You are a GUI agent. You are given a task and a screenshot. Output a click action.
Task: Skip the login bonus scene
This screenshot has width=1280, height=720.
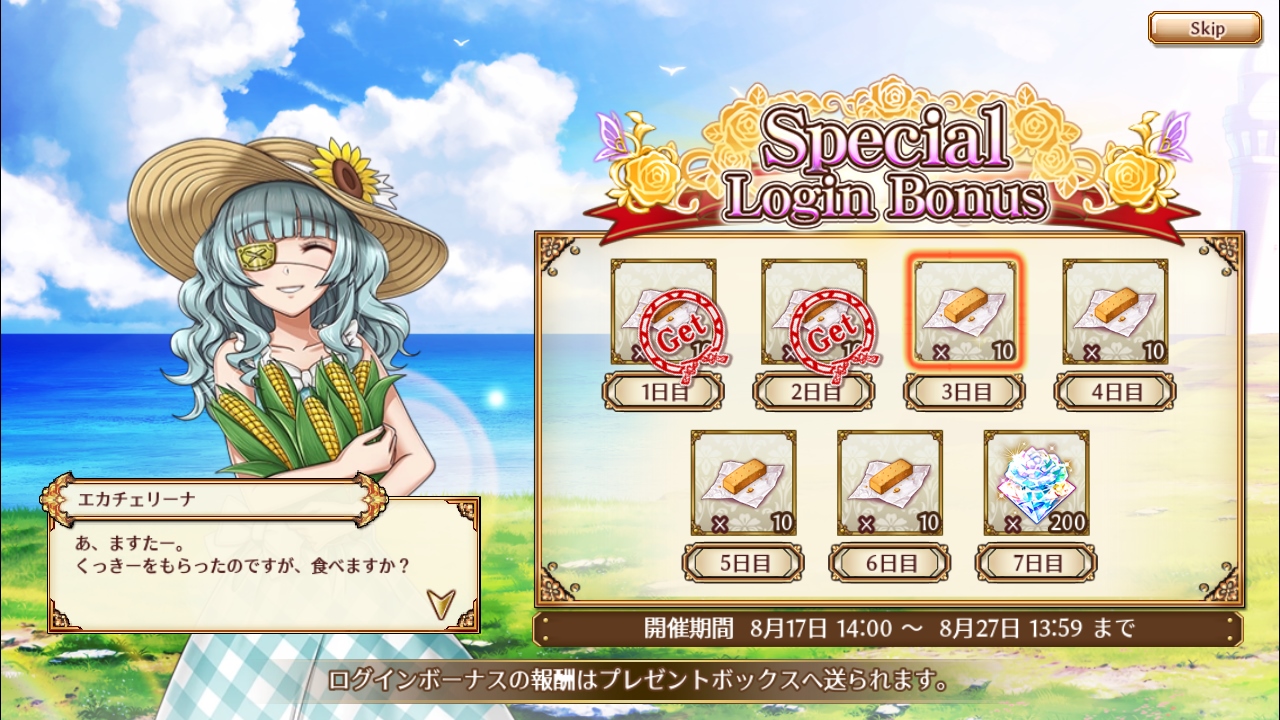[x=1204, y=28]
